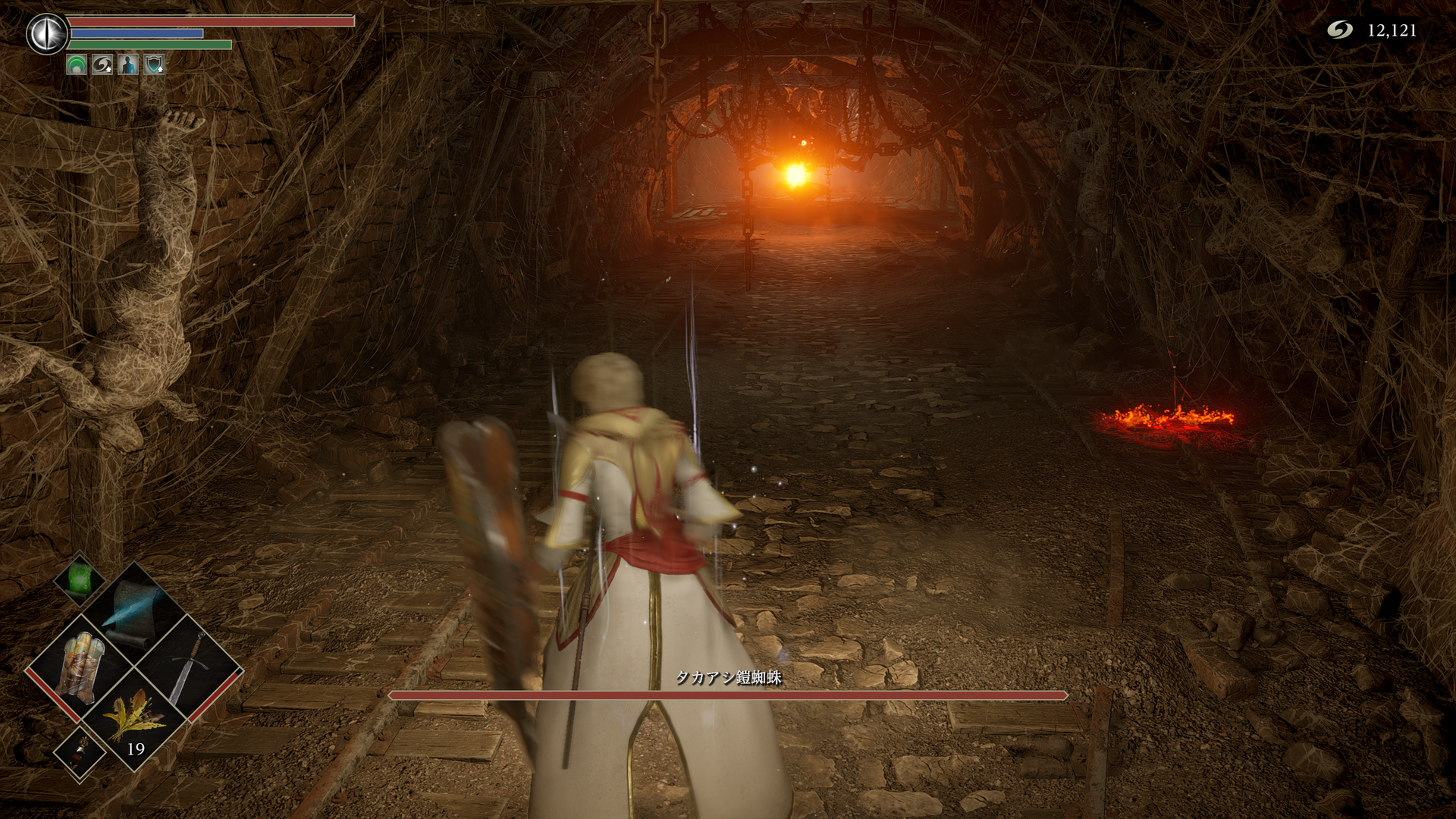The height and width of the screenshot is (819, 1456).
Task: Choose the equipped sword slot
Action: (190, 667)
